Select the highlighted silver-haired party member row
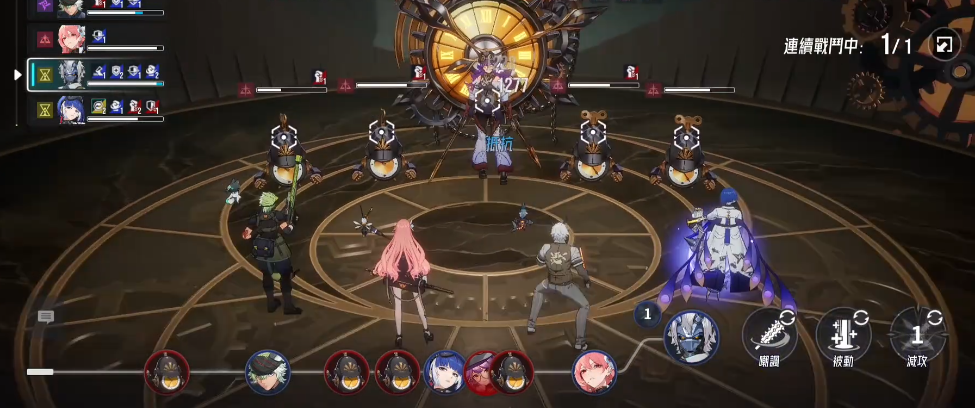This screenshot has width=975, height=408. [x=95, y=74]
